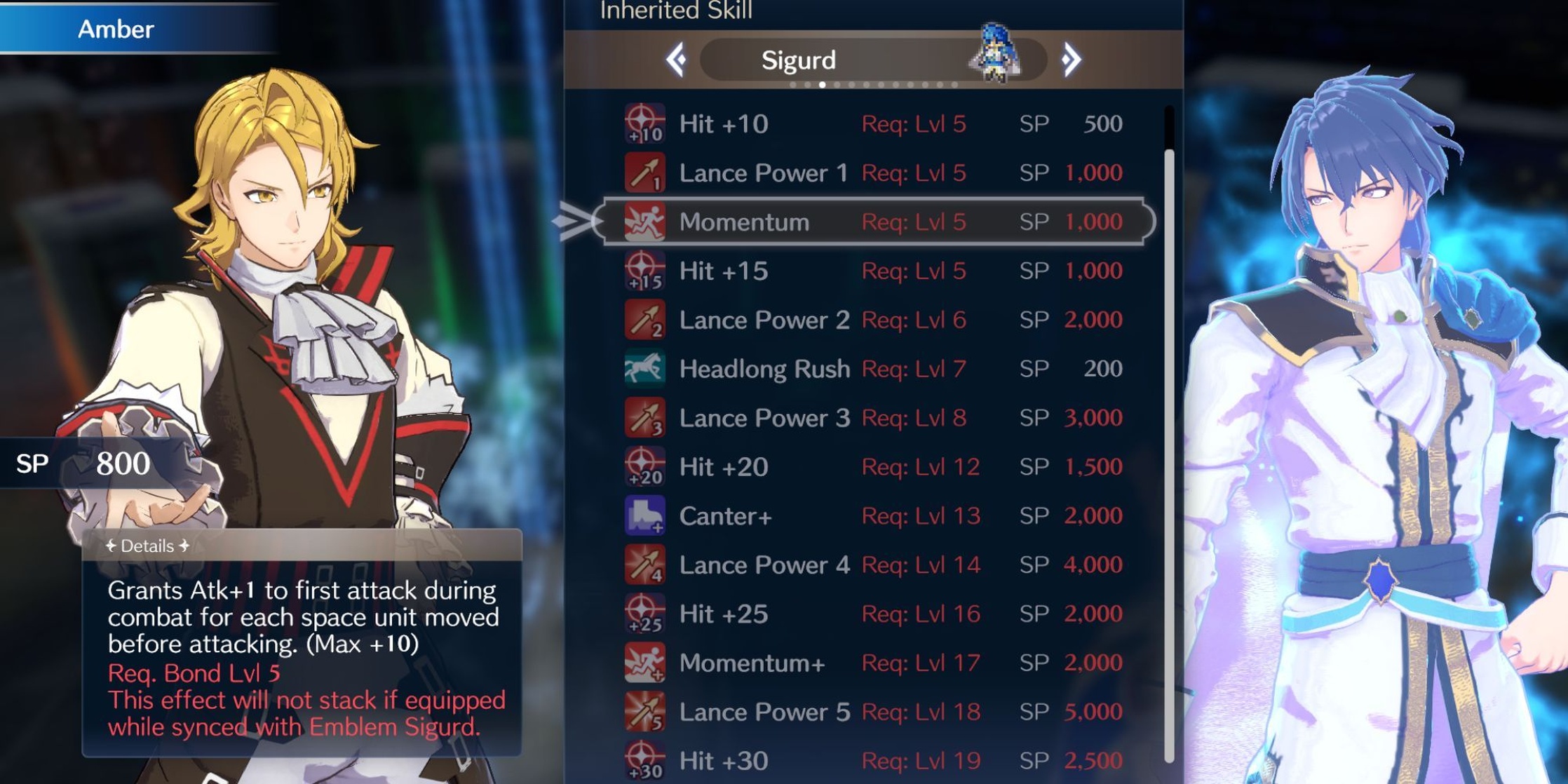
Task: Pick the Hit +15 skill entry
Action: (x=873, y=271)
